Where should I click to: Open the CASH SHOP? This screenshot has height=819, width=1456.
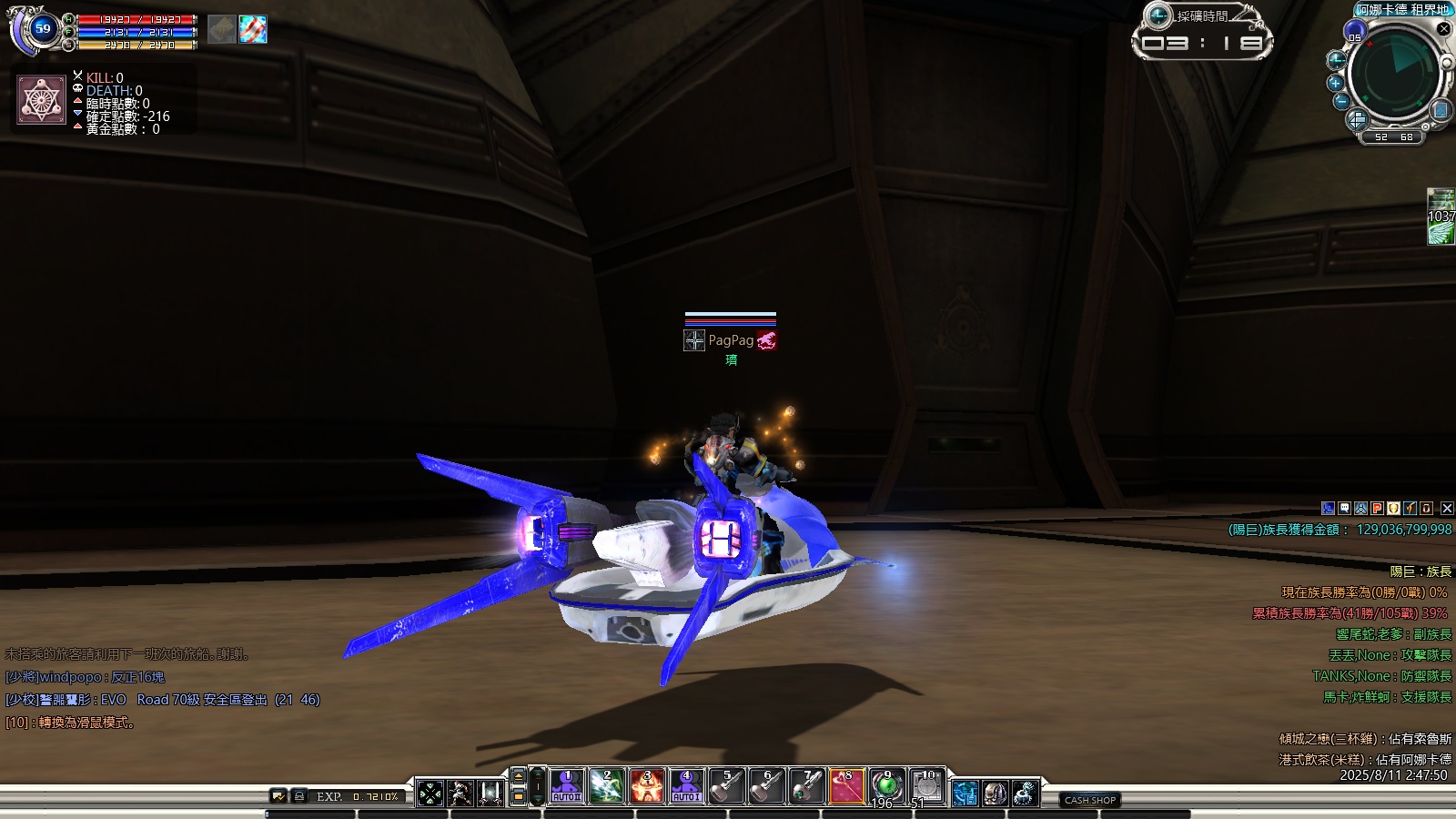[1090, 800]
